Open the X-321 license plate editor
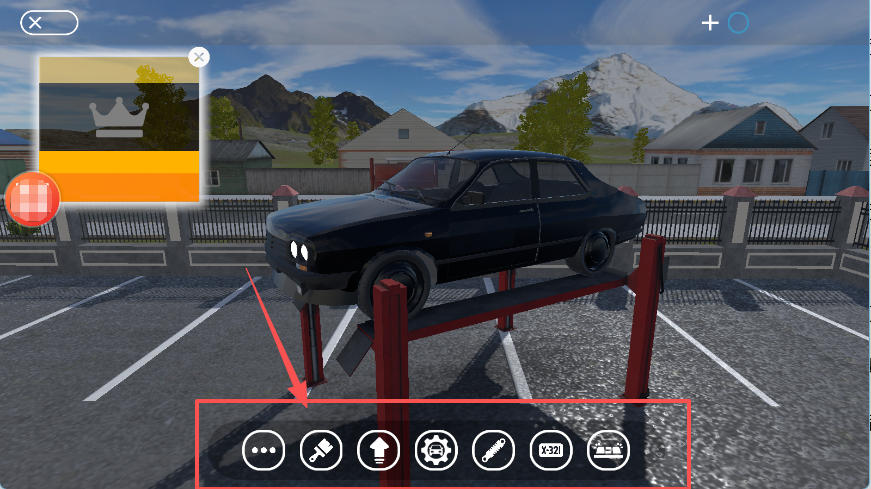Viewport: 871px width, 489px height. coord(550,451)
